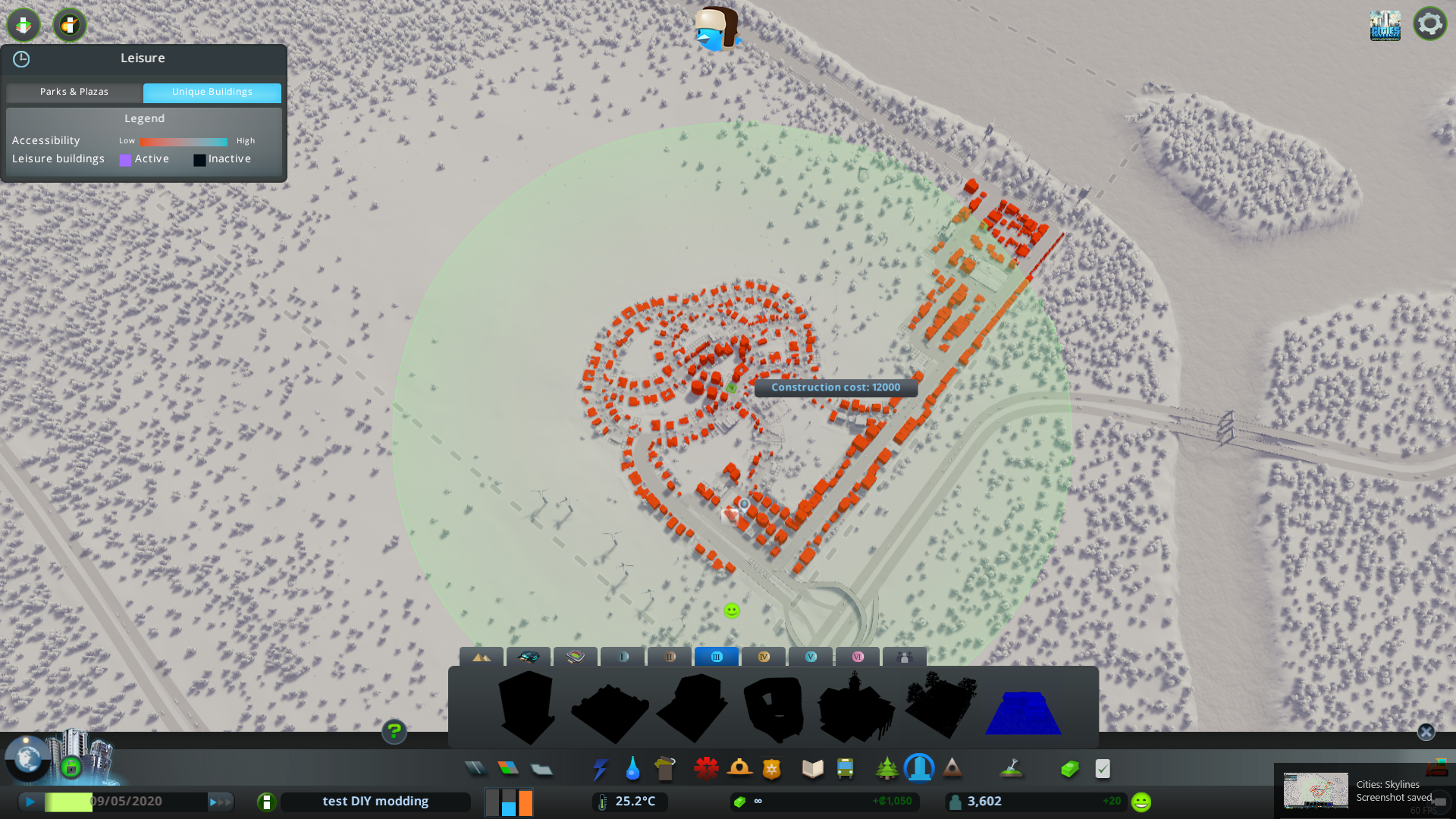Screen dimensions: 1456x819
Task: Select the Unique Buildings legend tab
Action: (x=212, y=92)
